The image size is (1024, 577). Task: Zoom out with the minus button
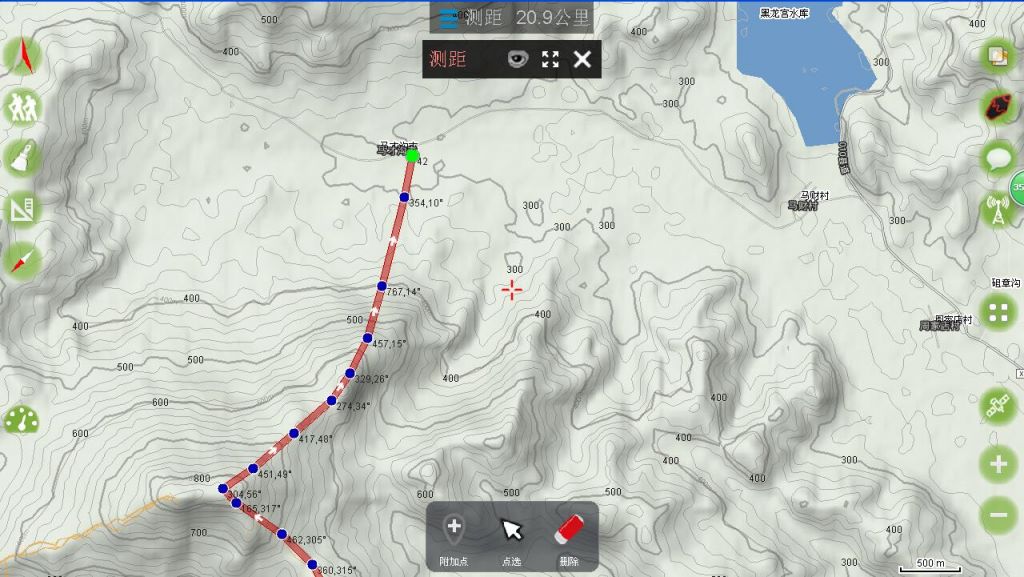coord(998,515)
